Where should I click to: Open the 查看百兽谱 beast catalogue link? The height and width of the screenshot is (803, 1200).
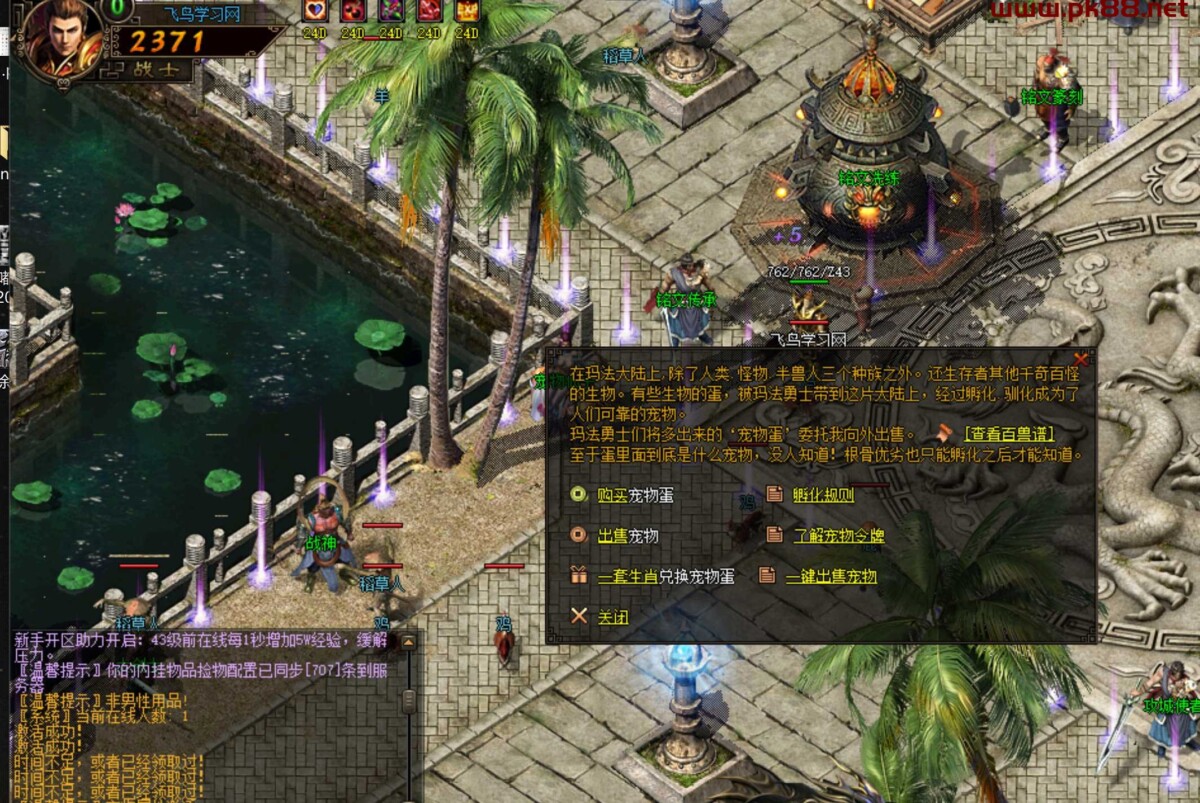click(1008, 434)
